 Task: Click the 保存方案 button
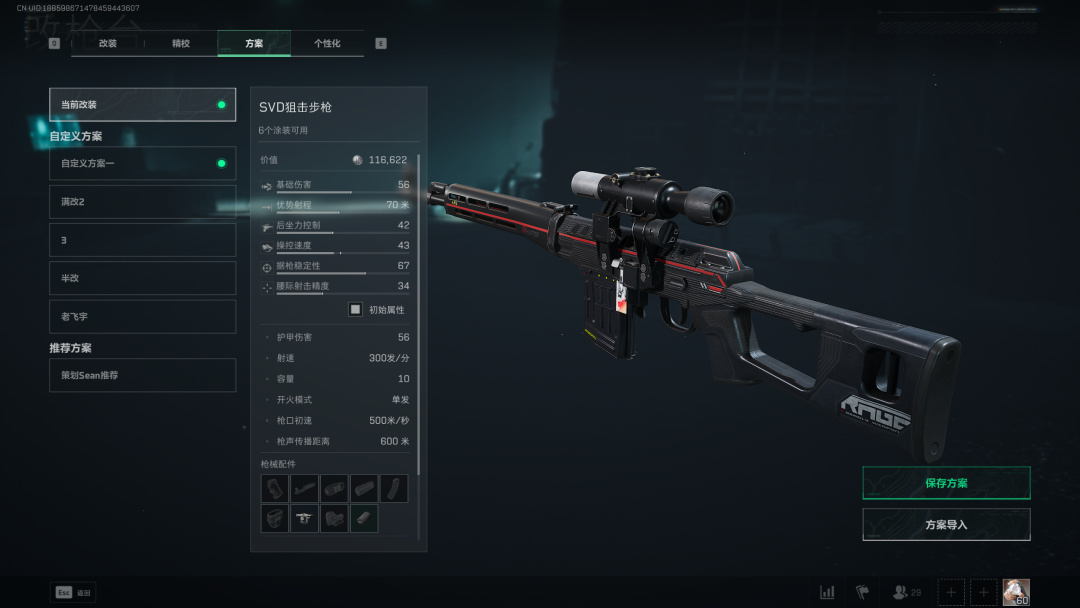946,483
